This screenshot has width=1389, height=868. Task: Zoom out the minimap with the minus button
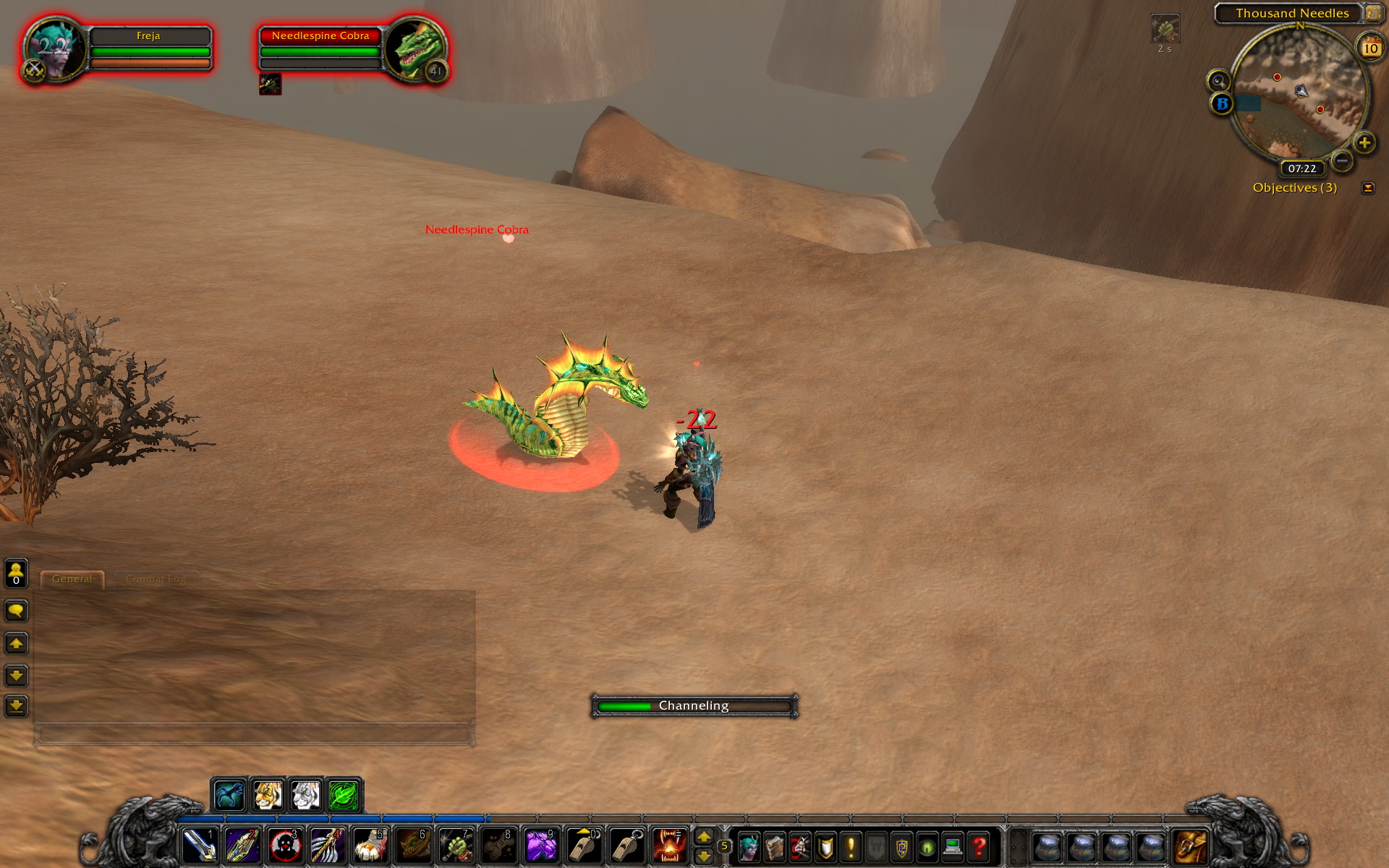click(x=1344, y=162)
